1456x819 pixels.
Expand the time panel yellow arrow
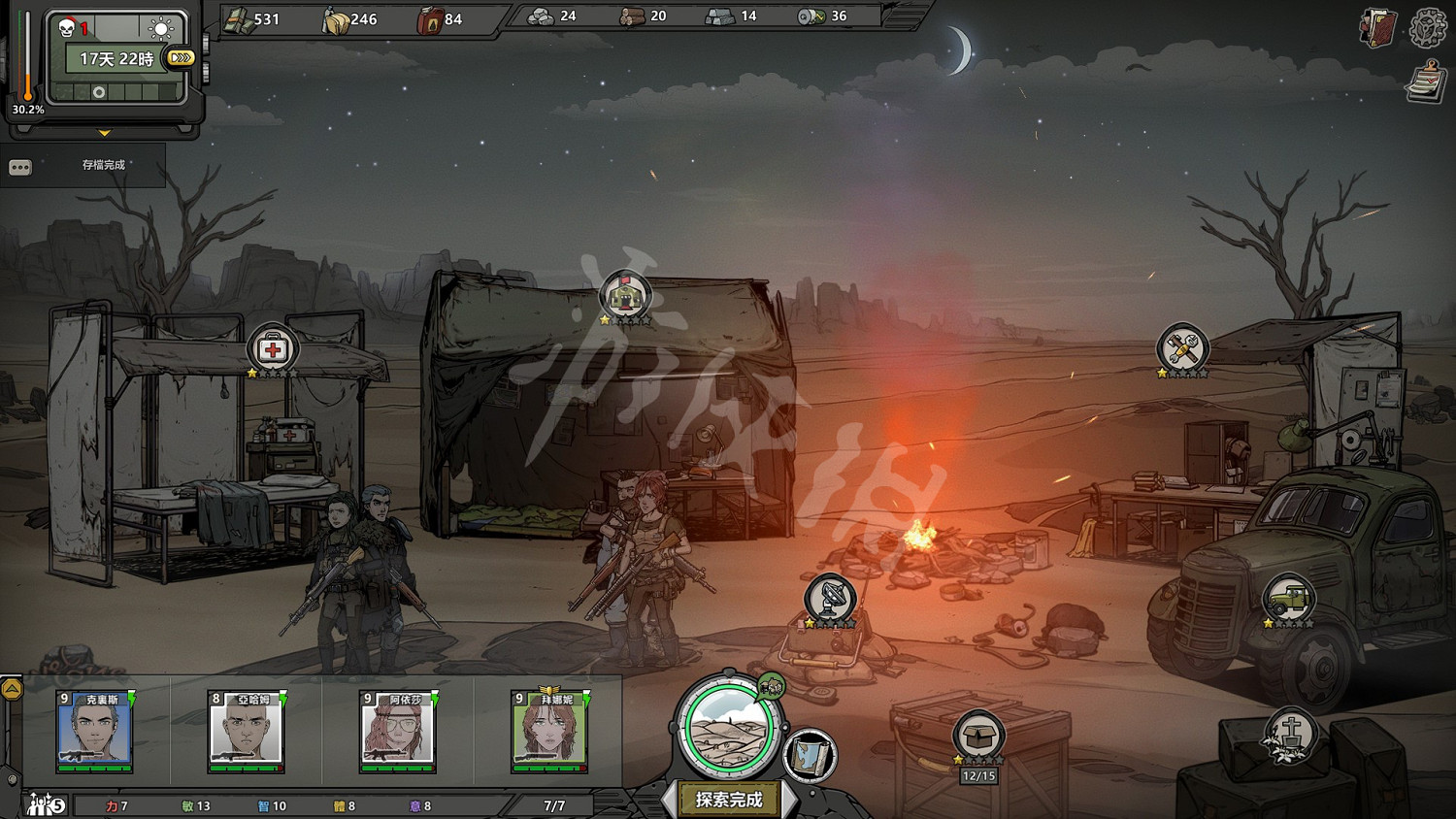coord(104,133)
